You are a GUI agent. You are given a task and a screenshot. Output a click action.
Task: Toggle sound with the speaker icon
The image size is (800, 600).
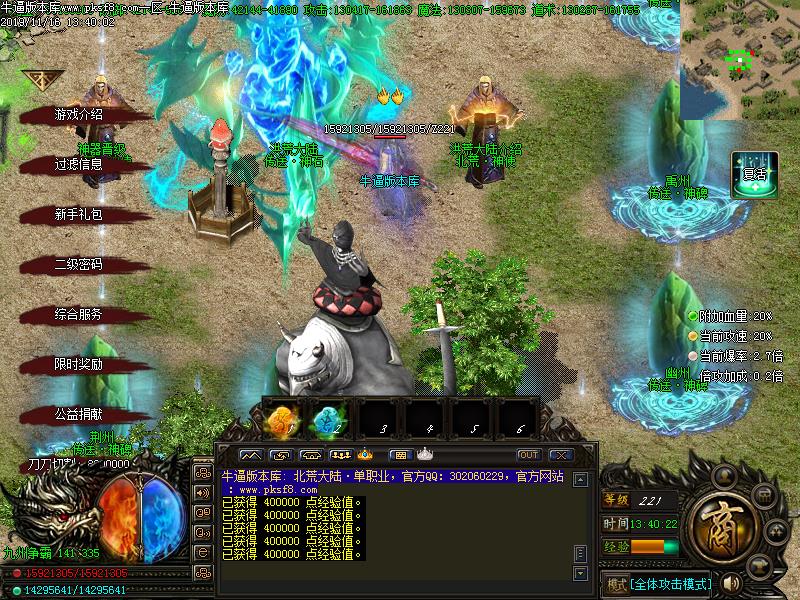pos(729,583)
